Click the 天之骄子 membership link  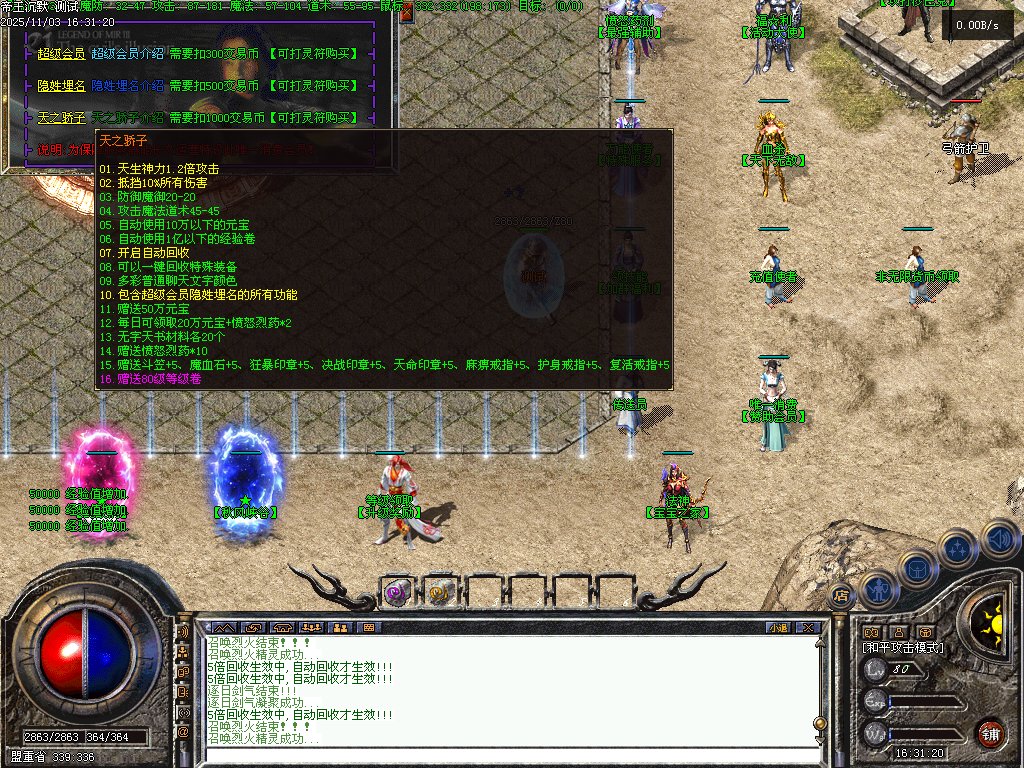(61, 118)
